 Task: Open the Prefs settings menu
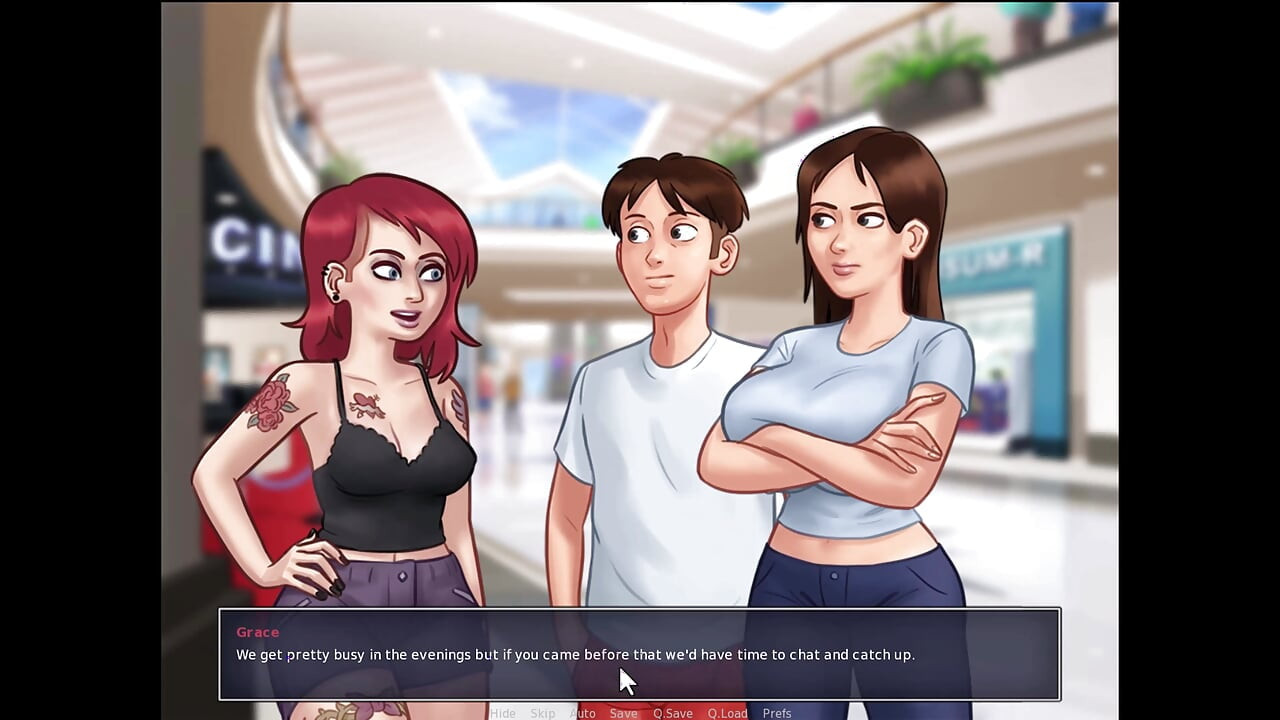click(x=777, y=713)
